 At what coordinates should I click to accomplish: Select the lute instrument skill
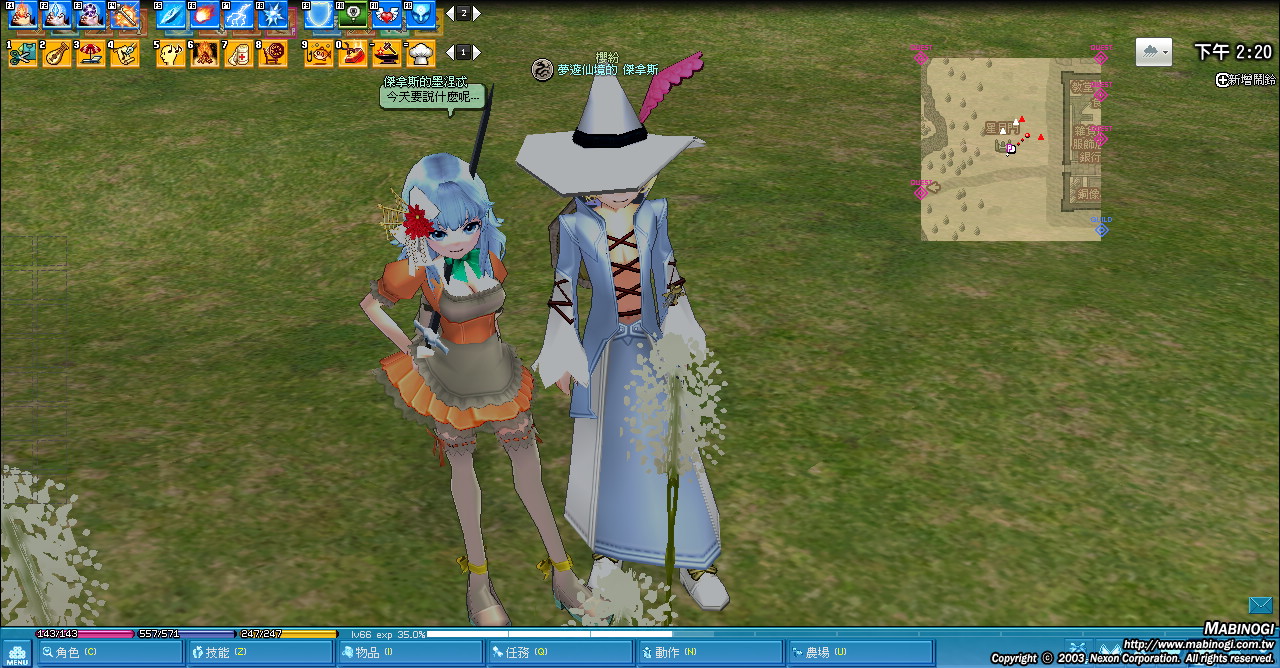(57, 53)
